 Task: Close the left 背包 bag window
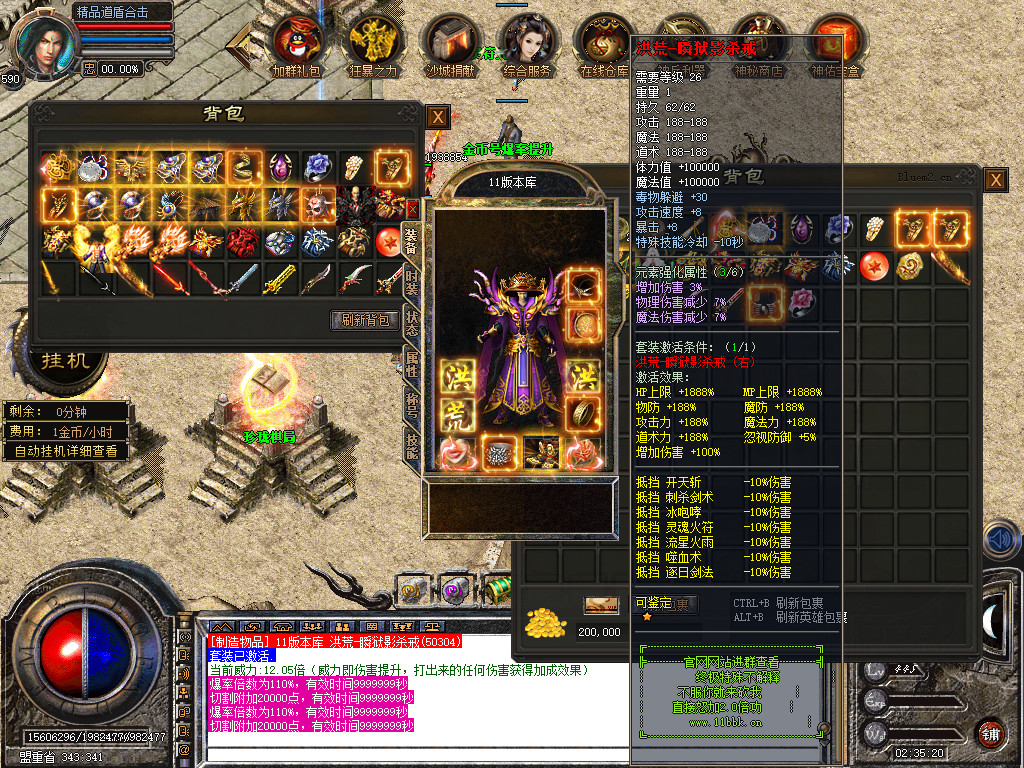pos(437,116)
